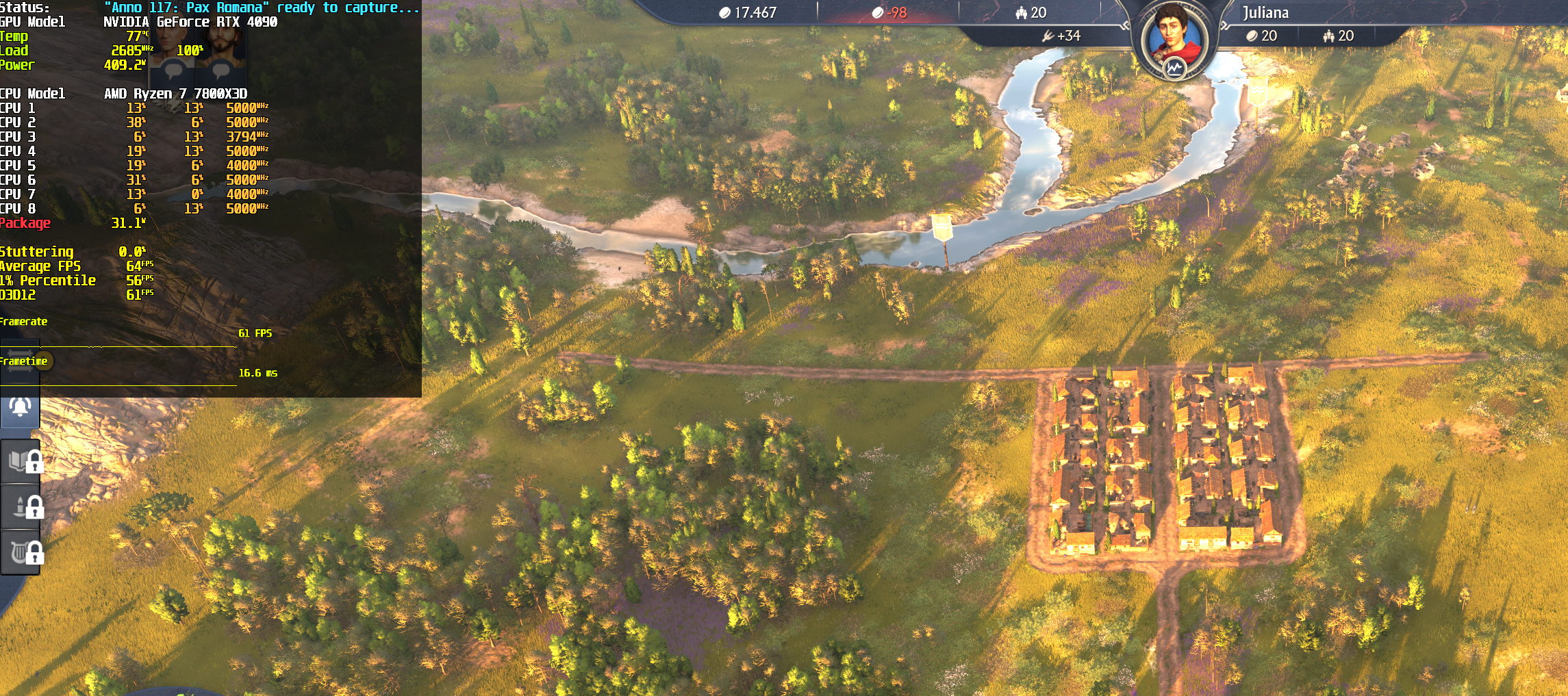The height and width of the screenshot is (696, 1568).
Task: Click the locked open-book icon
Action: (x=21, y=461)
